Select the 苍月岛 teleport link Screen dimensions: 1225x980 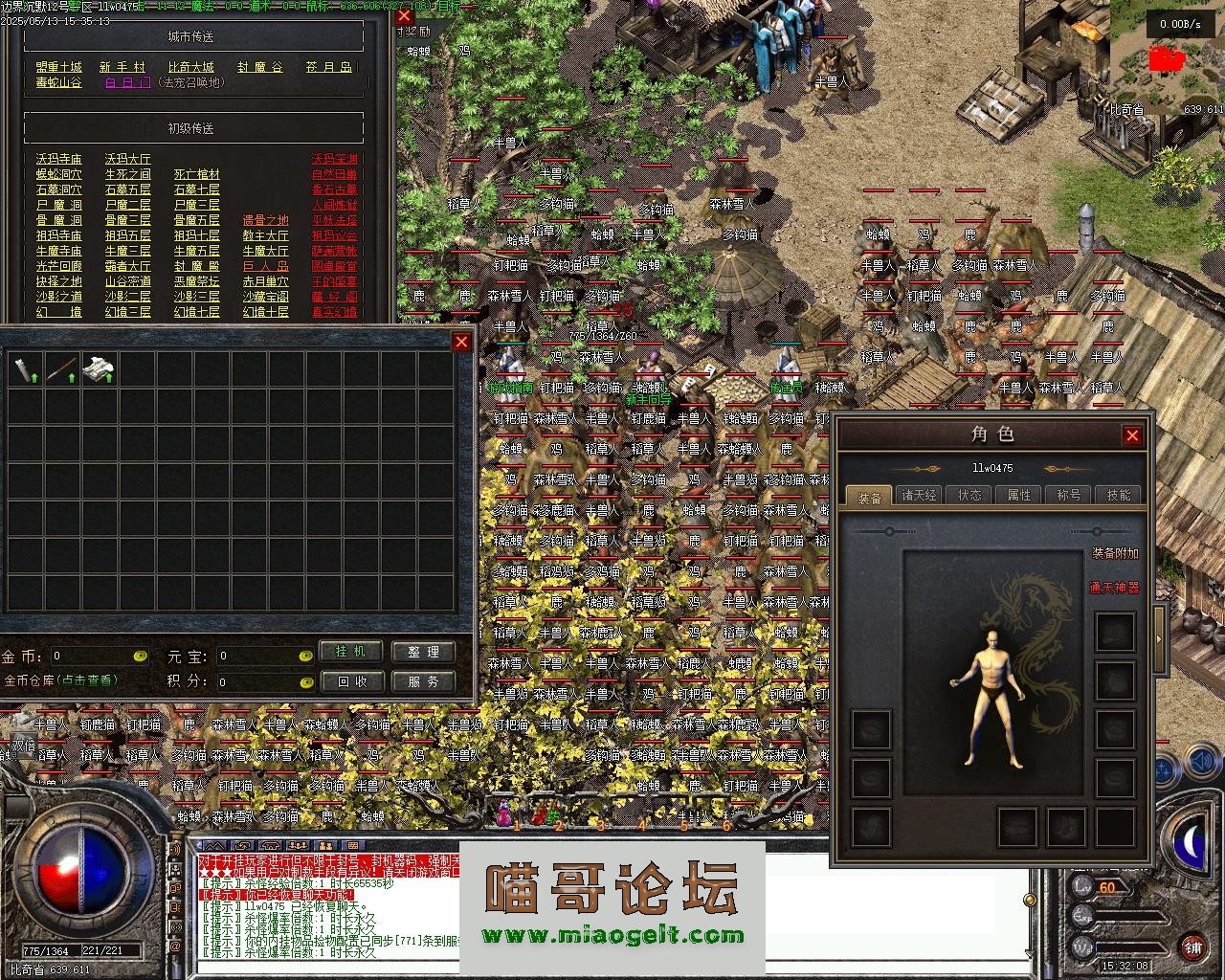coord(329,67)
